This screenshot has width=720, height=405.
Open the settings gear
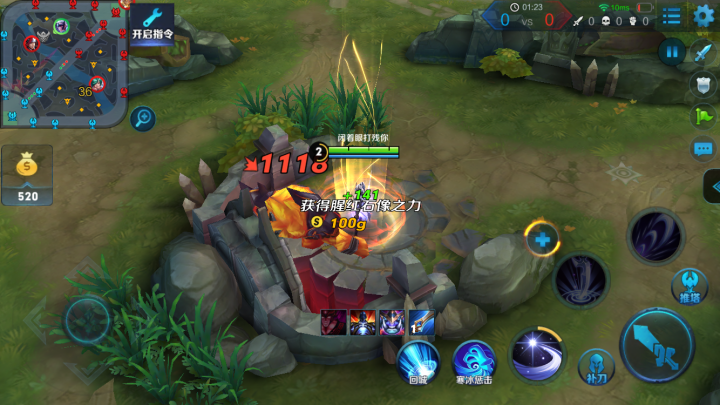click(704, 16)
